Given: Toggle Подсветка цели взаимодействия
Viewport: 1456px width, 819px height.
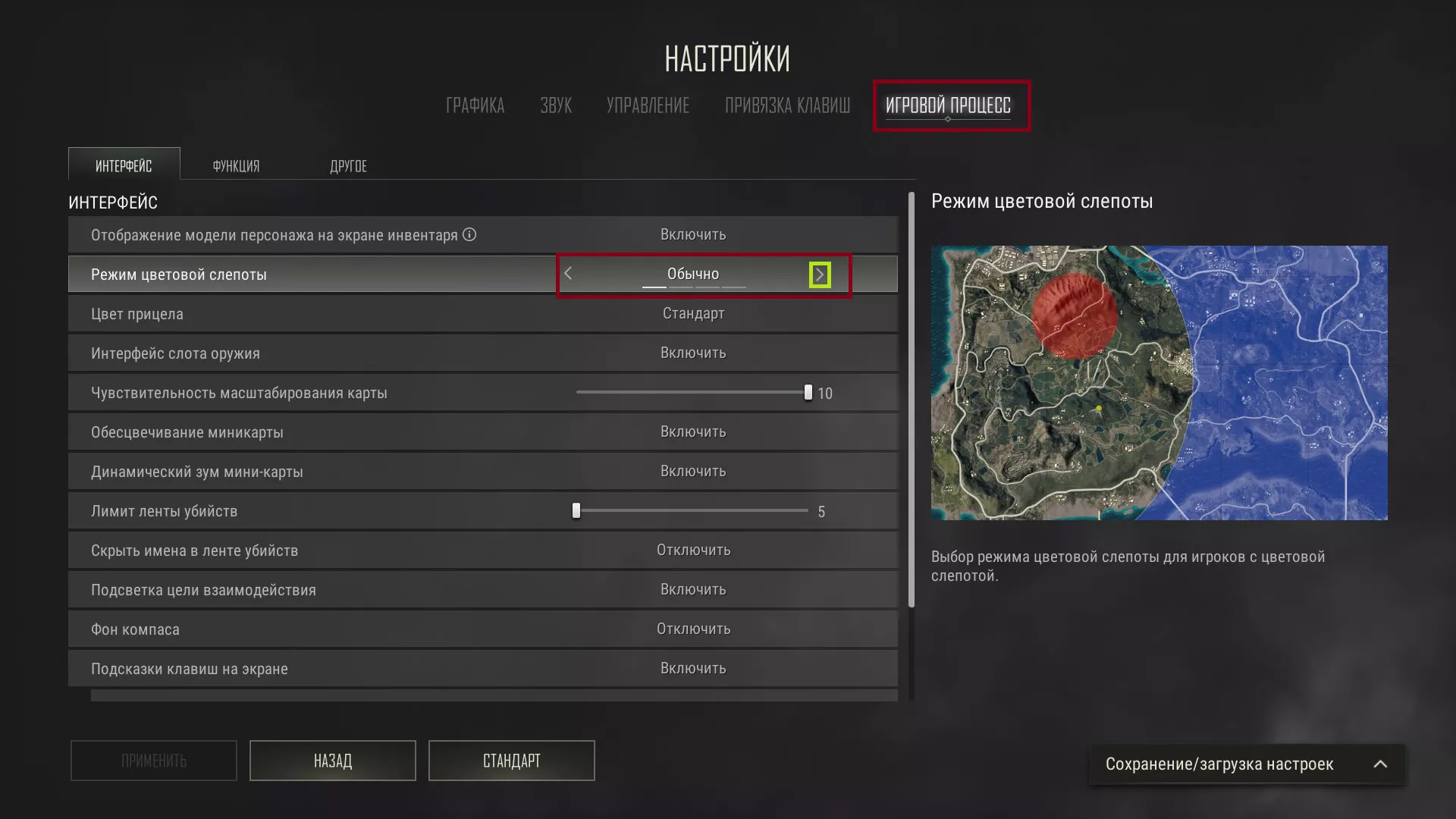Looking at the screenshot, I should [693, 589].
